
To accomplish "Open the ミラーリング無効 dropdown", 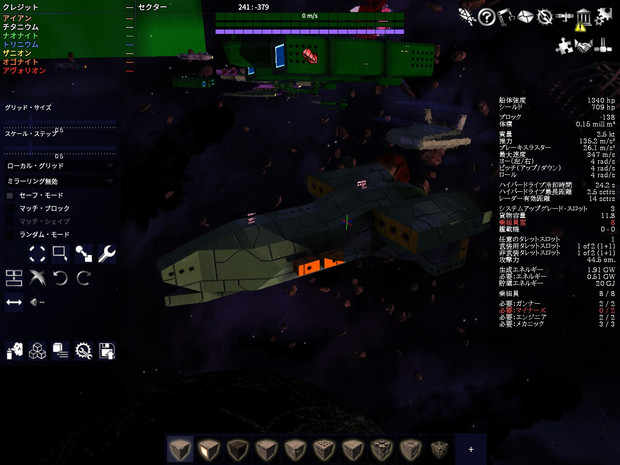I will tap(60, 181).
